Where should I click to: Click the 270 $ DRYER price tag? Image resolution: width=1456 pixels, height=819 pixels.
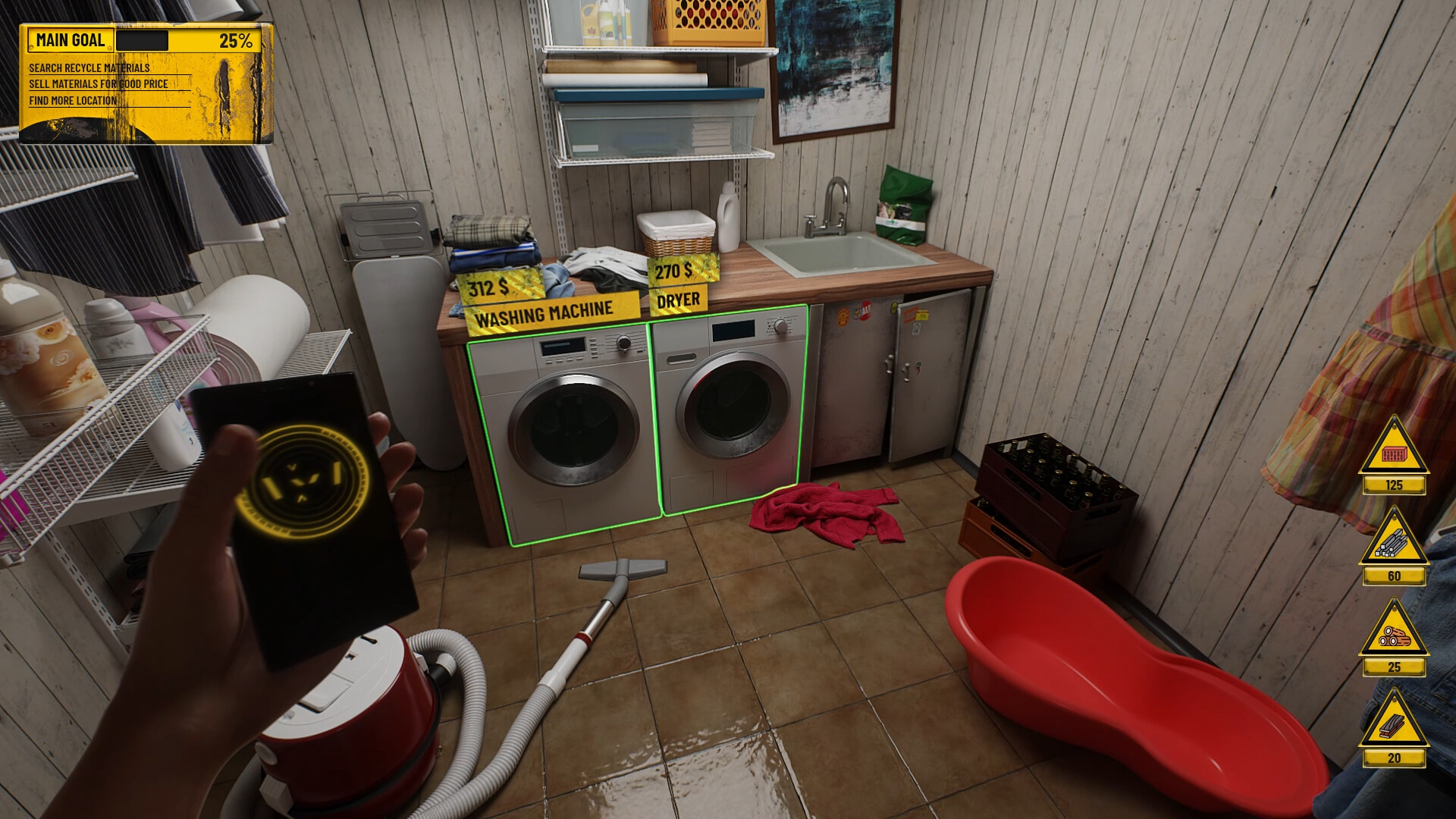[x=679, y=284]
